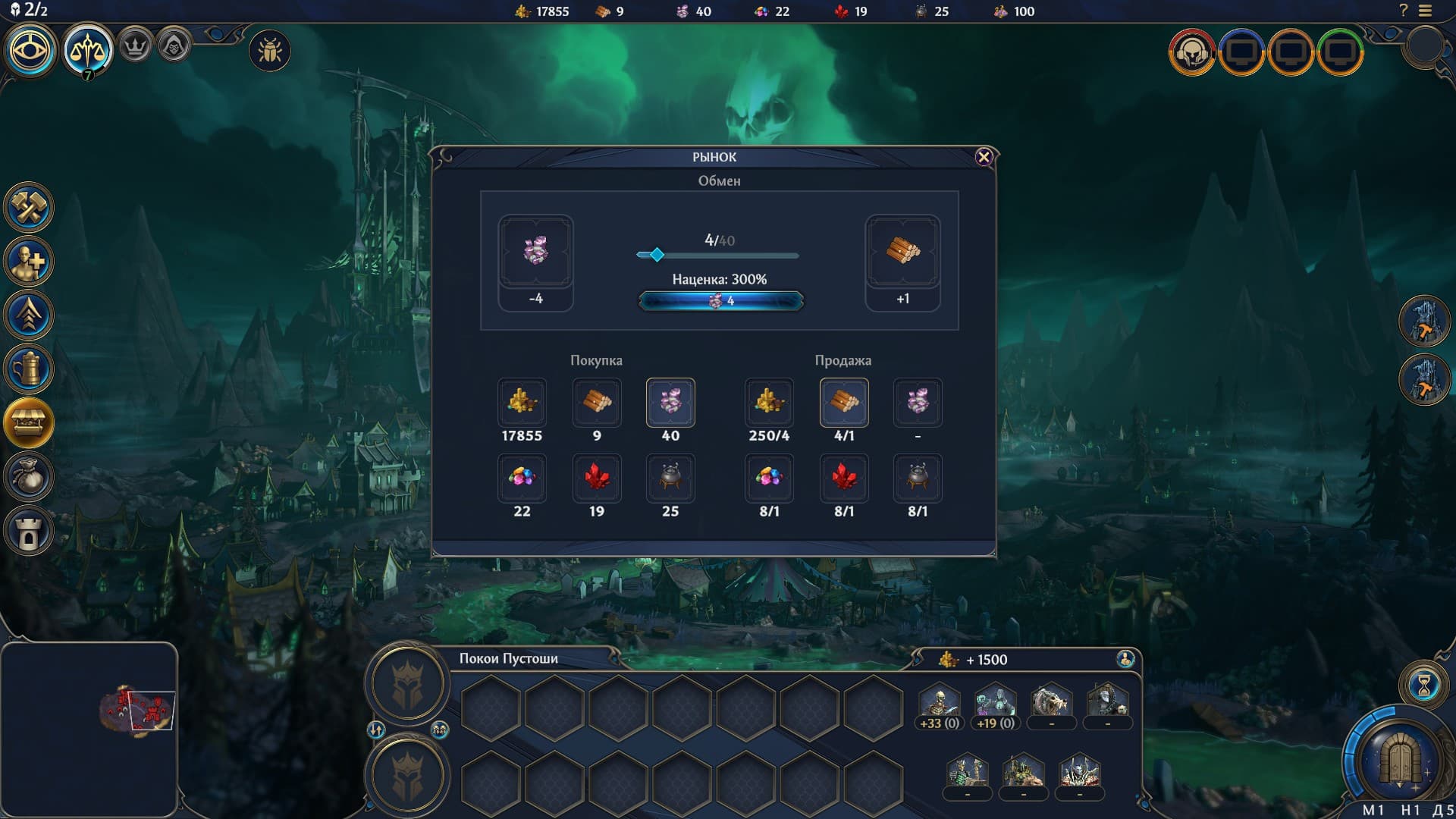Image resolution: width=1456 pixels, height=819 pixels.
Task: Choose gold at 250/4 rate to sell
Action: 769,402
